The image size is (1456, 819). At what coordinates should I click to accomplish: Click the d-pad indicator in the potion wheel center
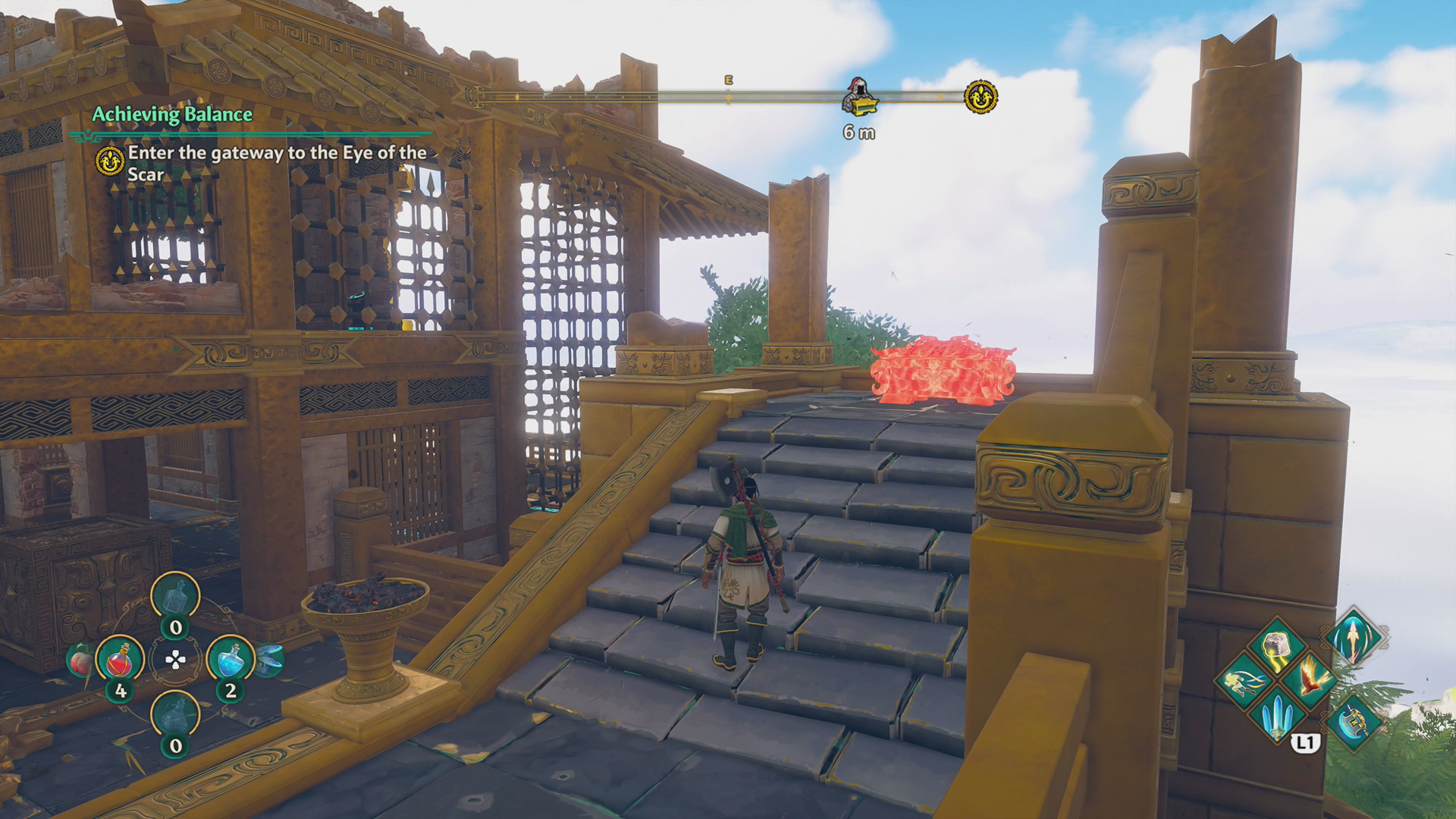click(175, 659)
